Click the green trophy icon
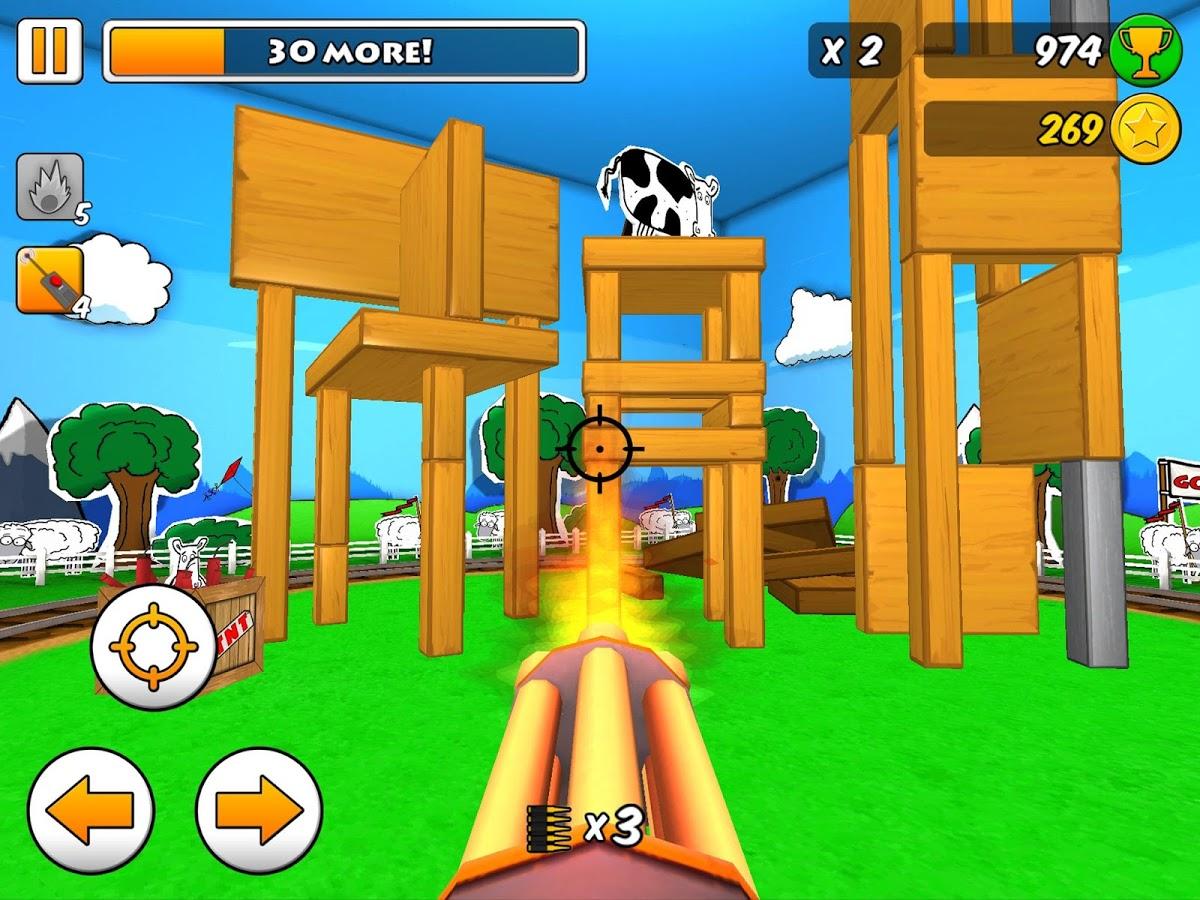1200x900 pixels. tap(1145, 51)
